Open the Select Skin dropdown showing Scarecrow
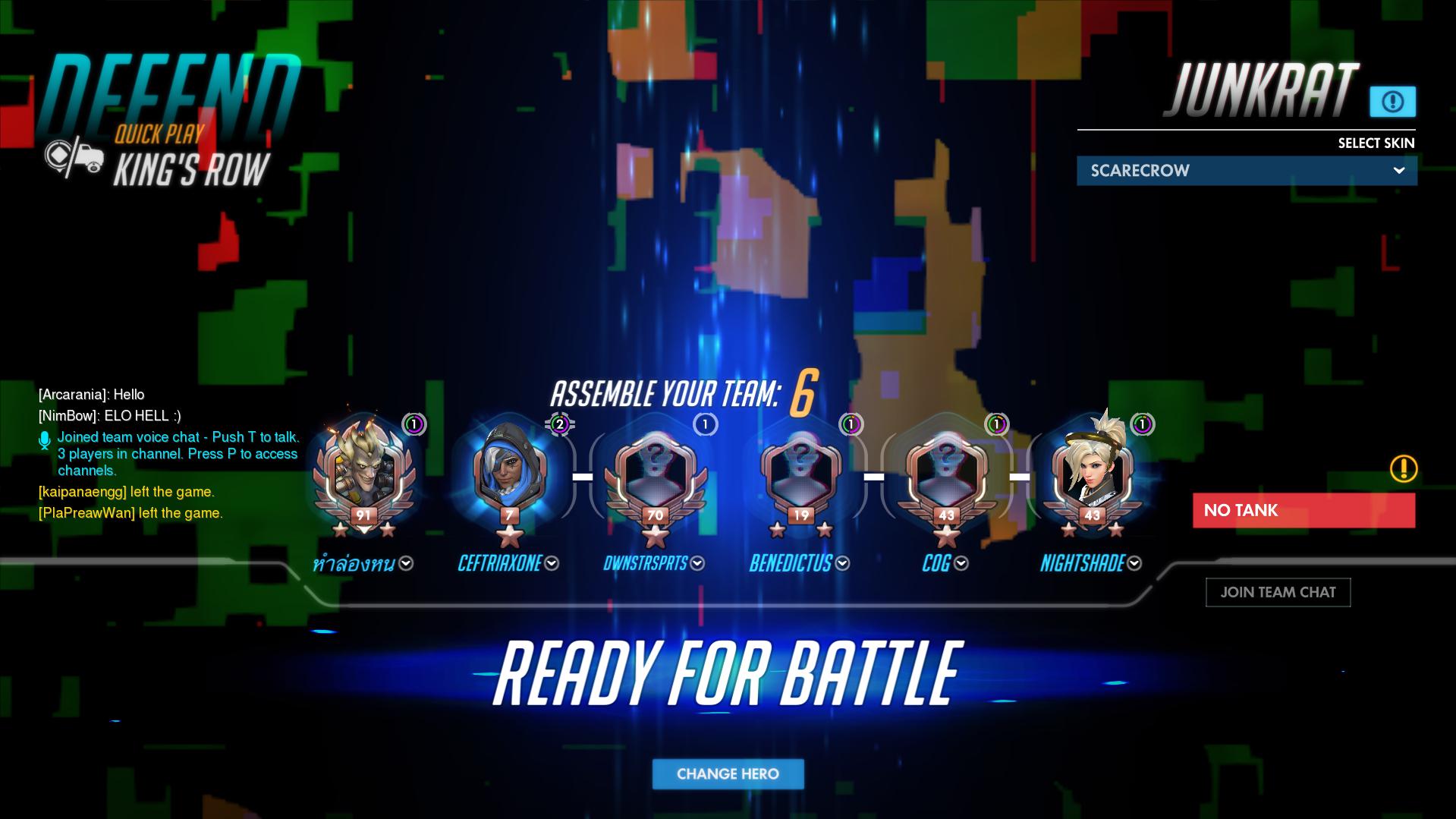The image size is (1456, 819). click(1246, 170)
